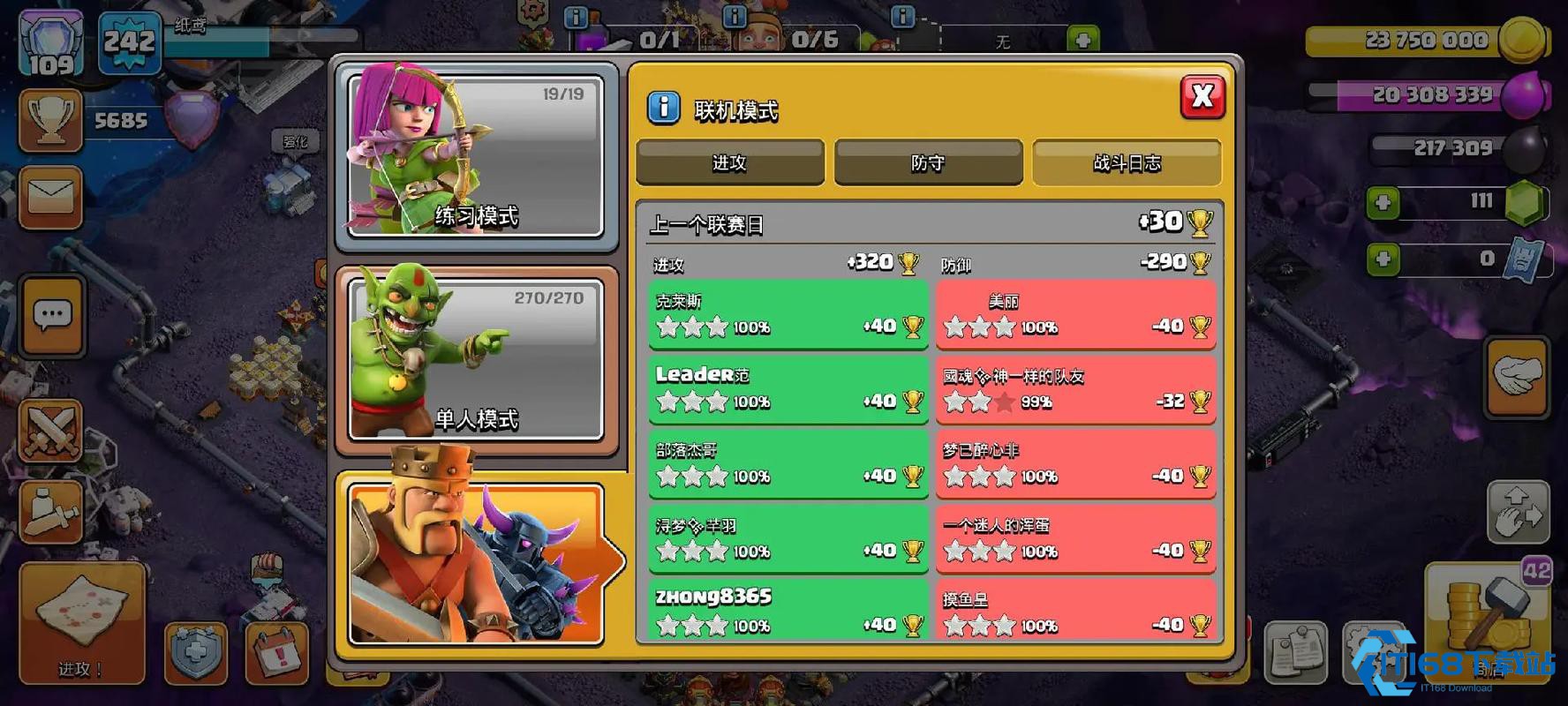Switch to the 防守 tab

tap(928, 162)
